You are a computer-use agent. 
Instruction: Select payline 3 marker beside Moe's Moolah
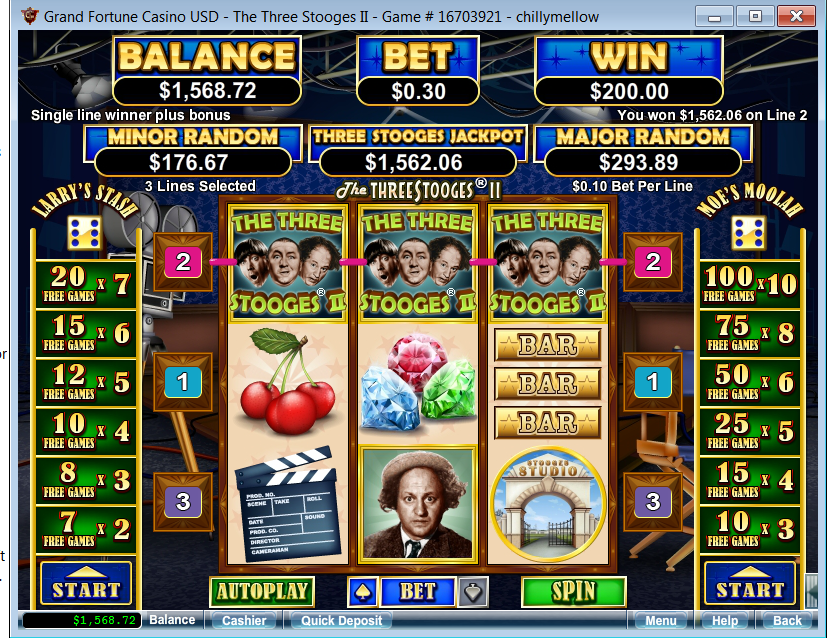pos(653,501)
